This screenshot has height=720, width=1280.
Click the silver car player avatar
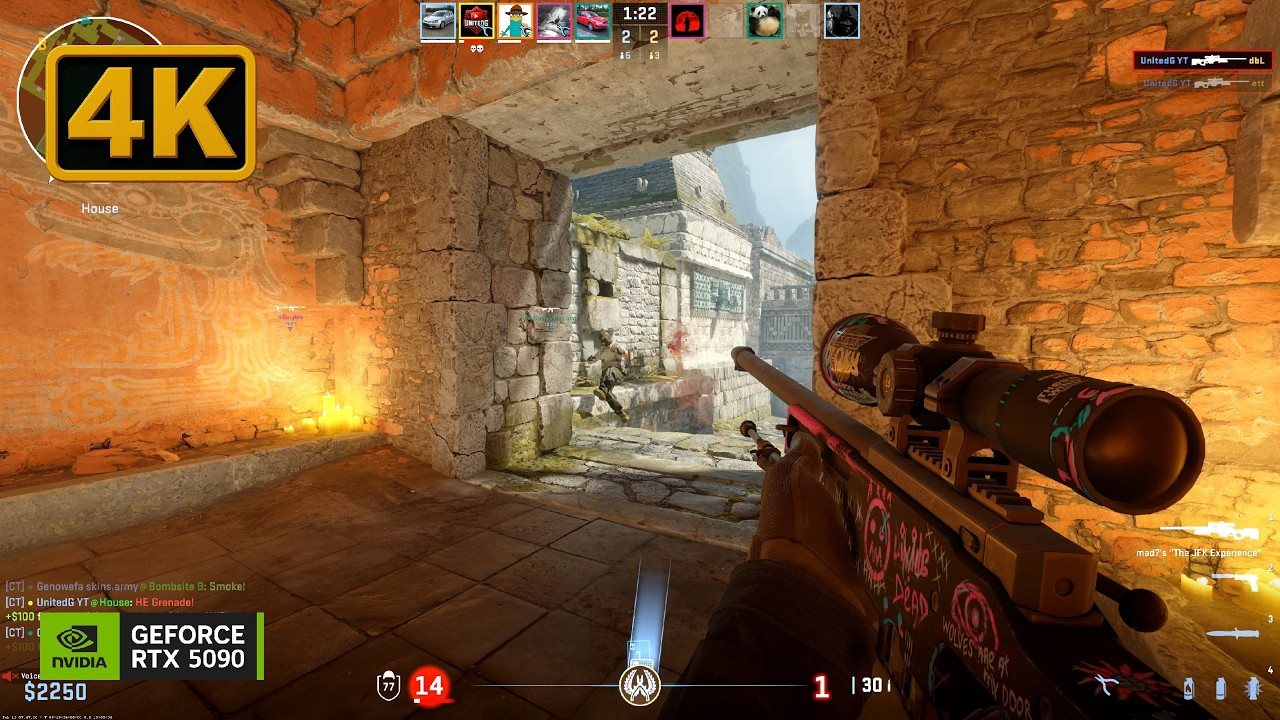point(438,21)
